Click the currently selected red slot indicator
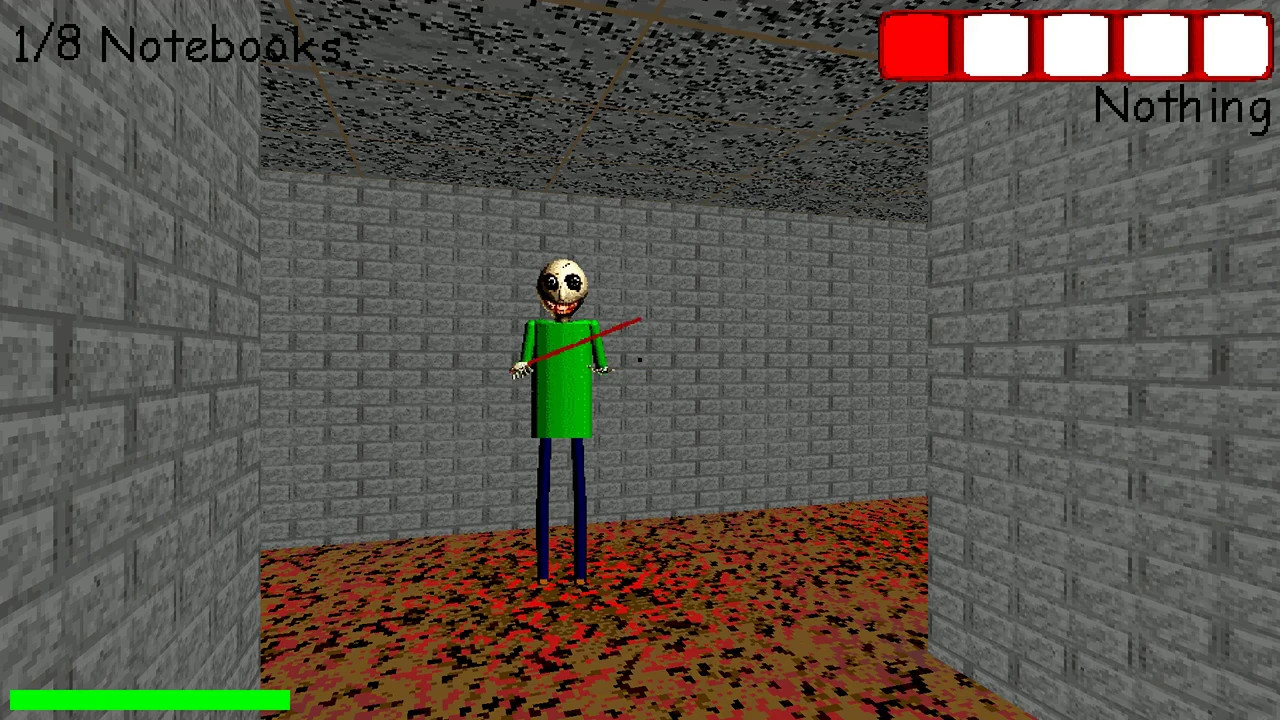 tap(915, 45)
